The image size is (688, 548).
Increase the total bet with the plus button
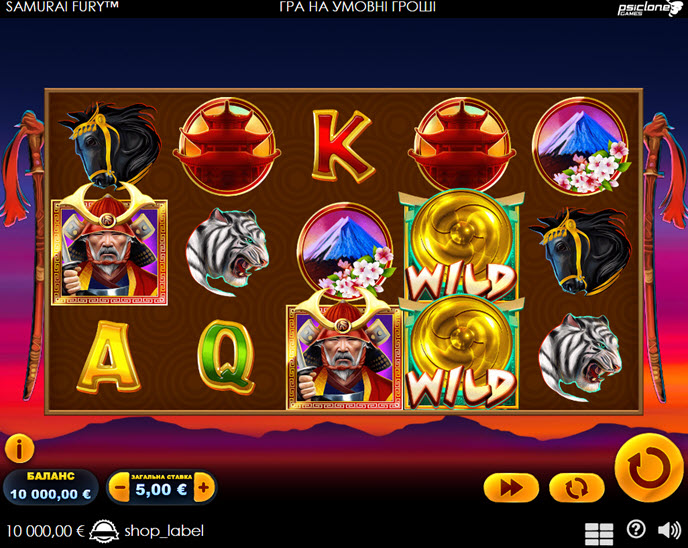point(203,488)
